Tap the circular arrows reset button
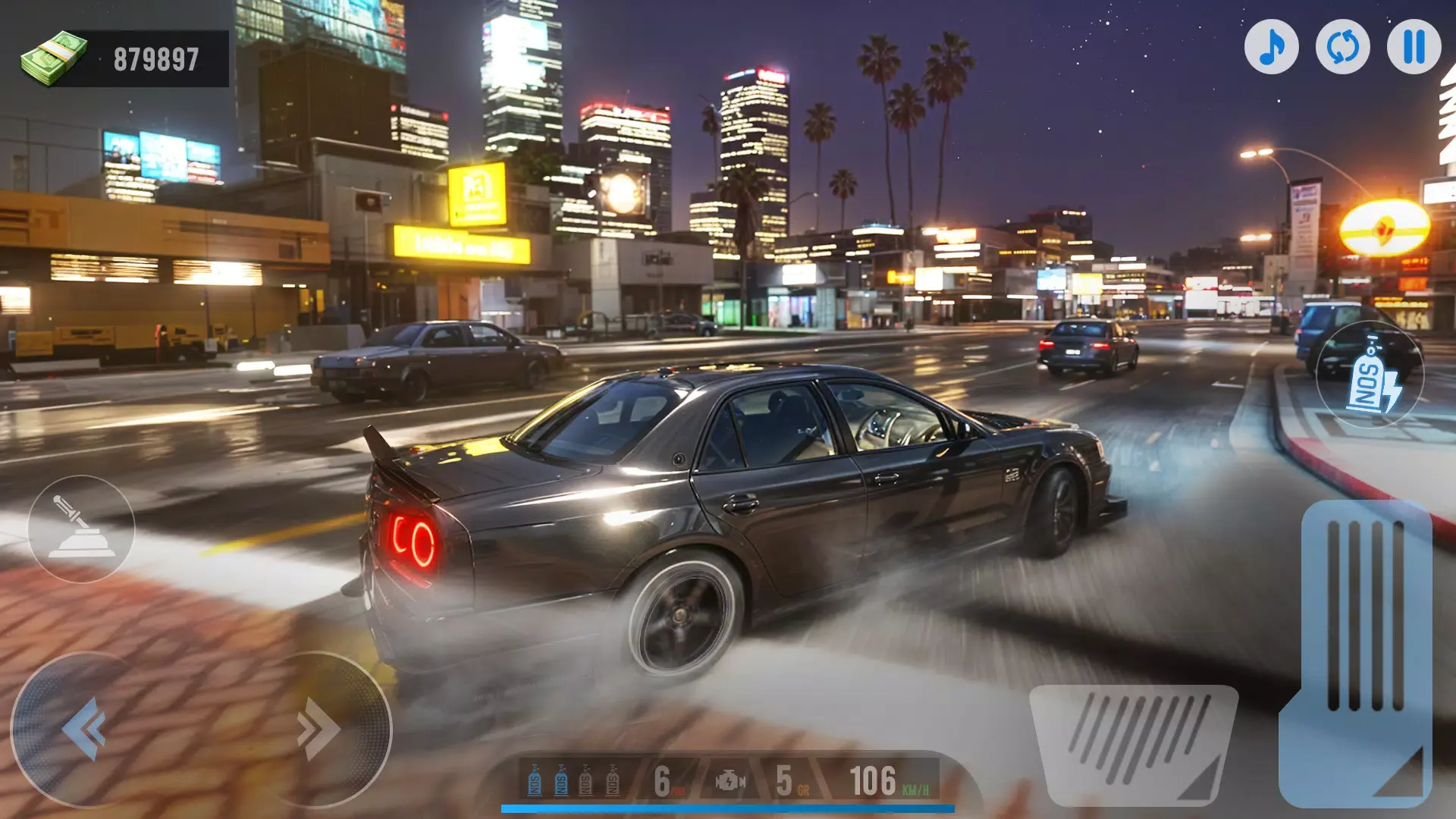 pos(1342,47)
